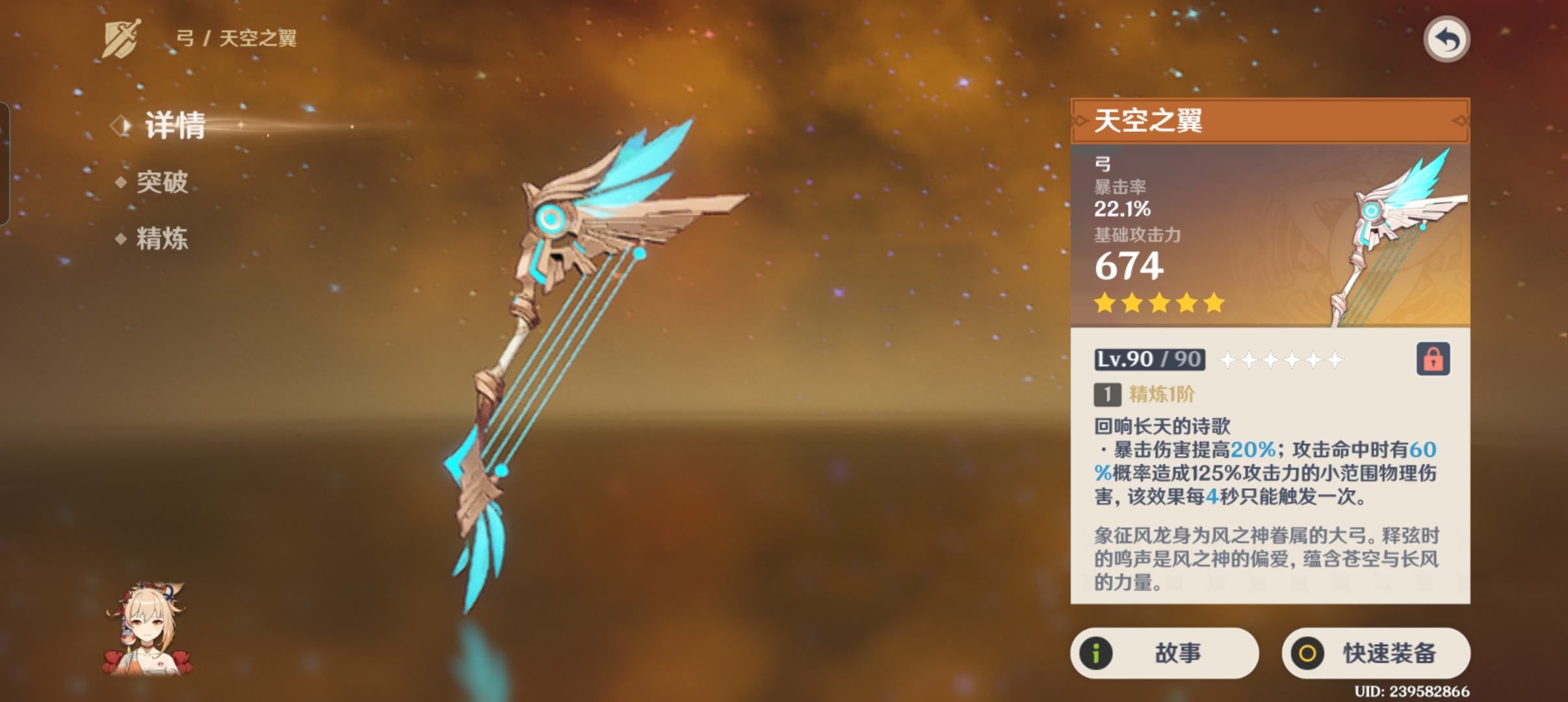Viewport: 1568px width, 702px height.
Task: Select the 精炼 refinement tab
Action: click(162, 239)
